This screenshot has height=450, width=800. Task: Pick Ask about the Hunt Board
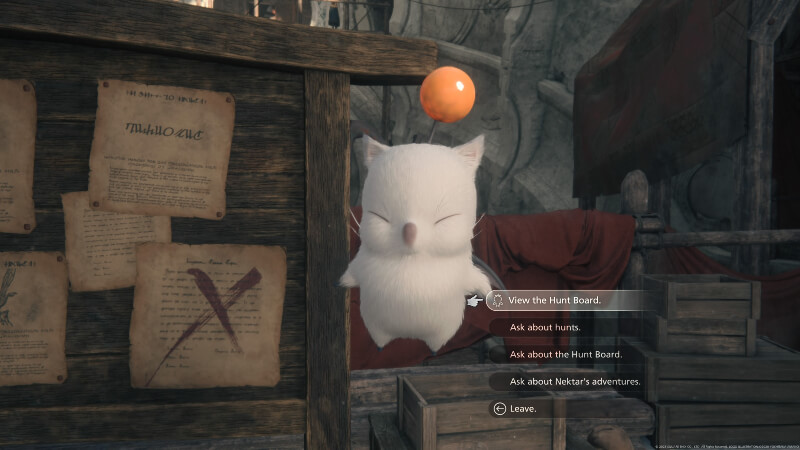[x=566, y=354]
